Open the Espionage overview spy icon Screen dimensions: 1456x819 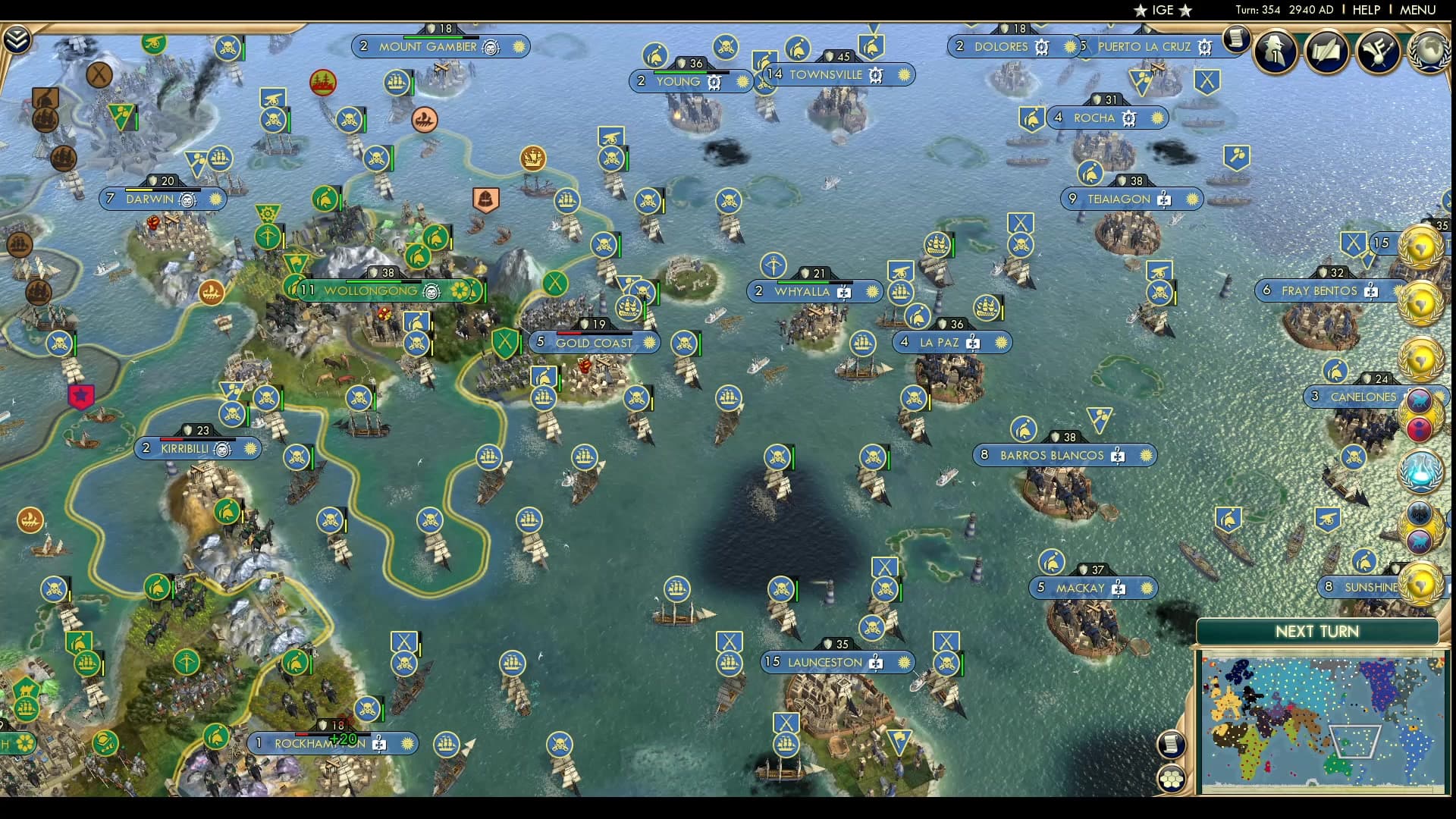click(x=1275, y=52)
